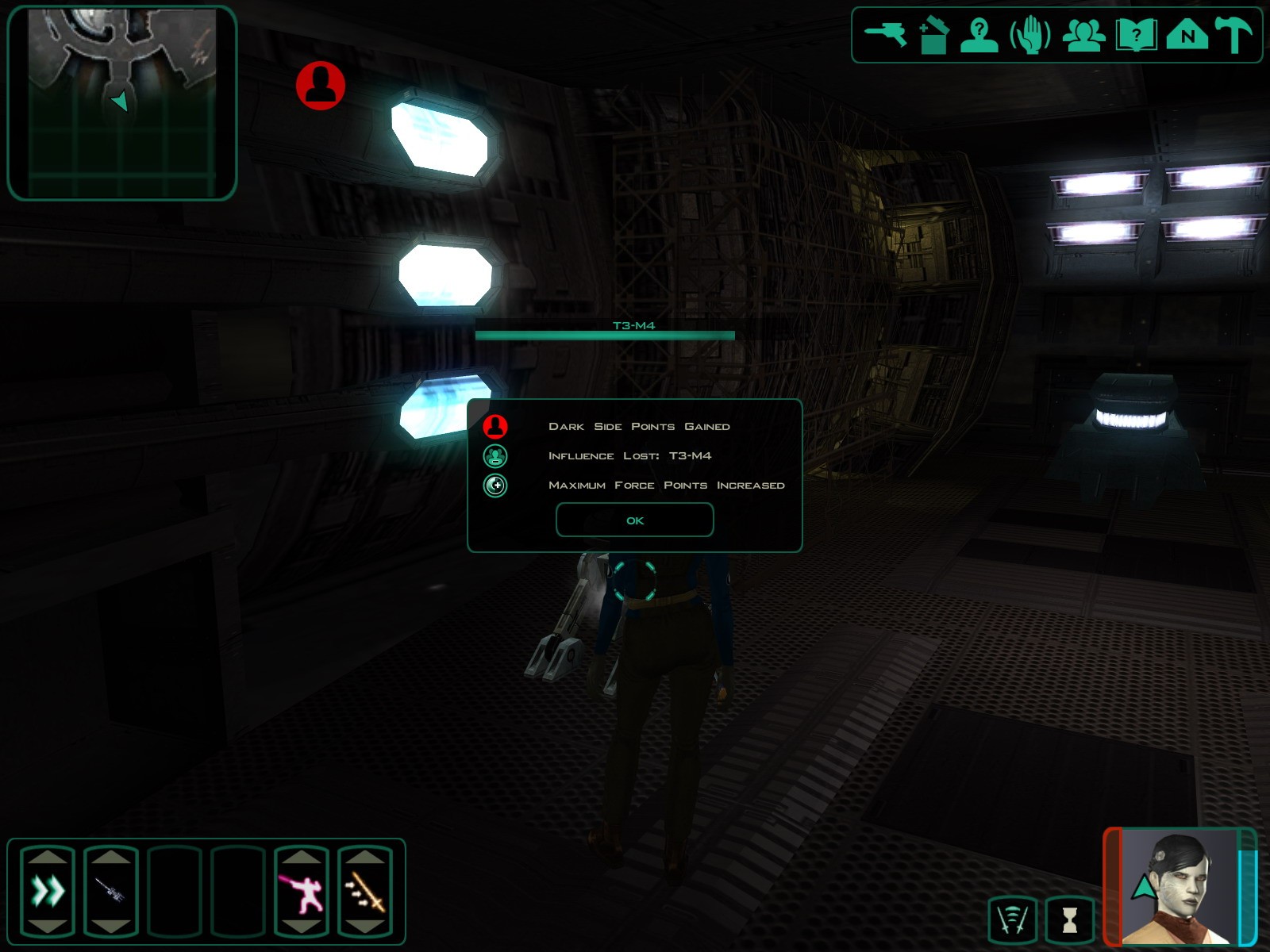Viewport: 1270px width, 952px height.
Task: Select the player character portrait
Action: (x=1179, y=887)
